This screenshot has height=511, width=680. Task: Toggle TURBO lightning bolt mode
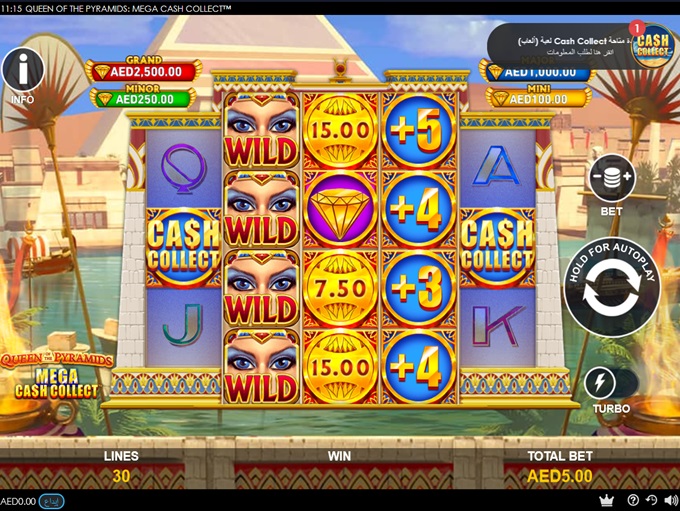tap(600, 382)
